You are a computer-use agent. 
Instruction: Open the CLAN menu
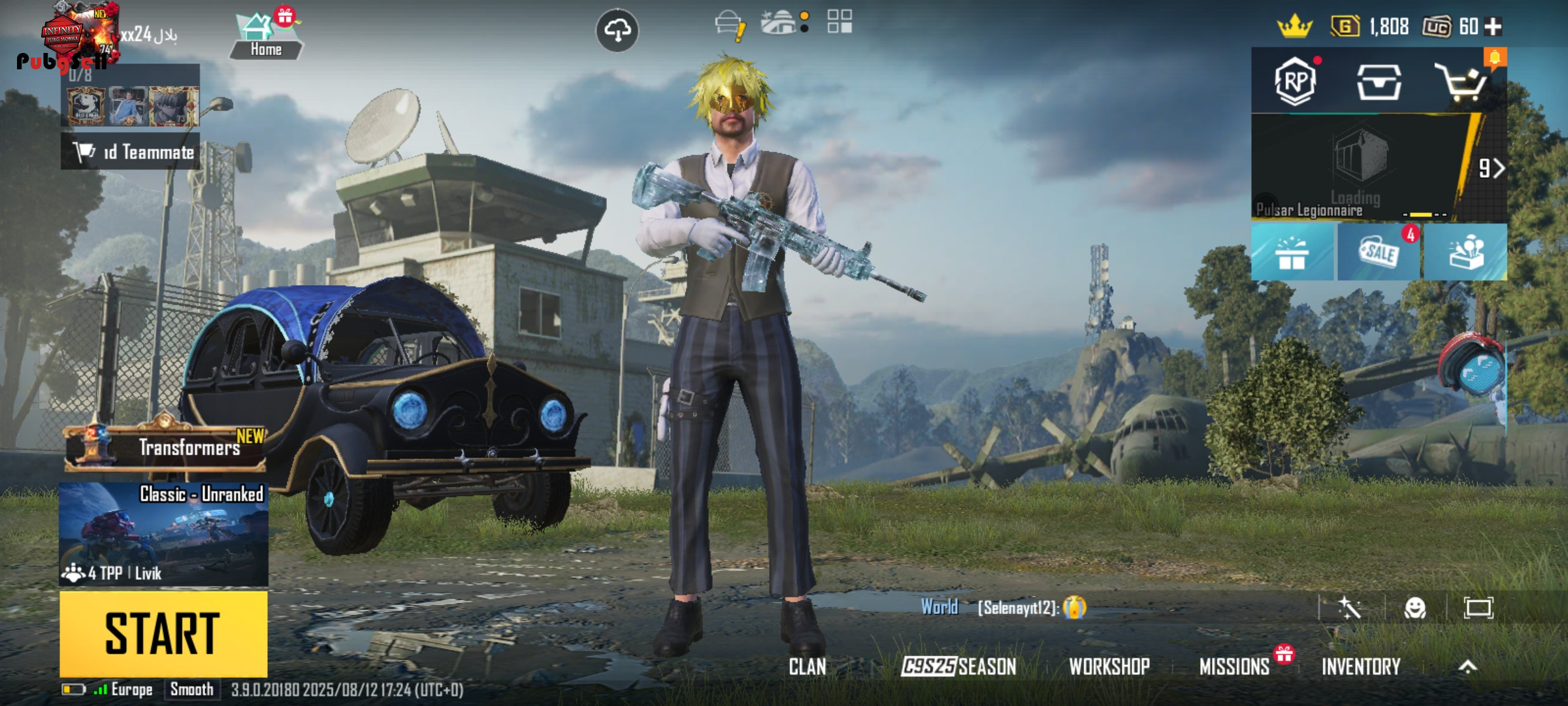pos(807,667)
